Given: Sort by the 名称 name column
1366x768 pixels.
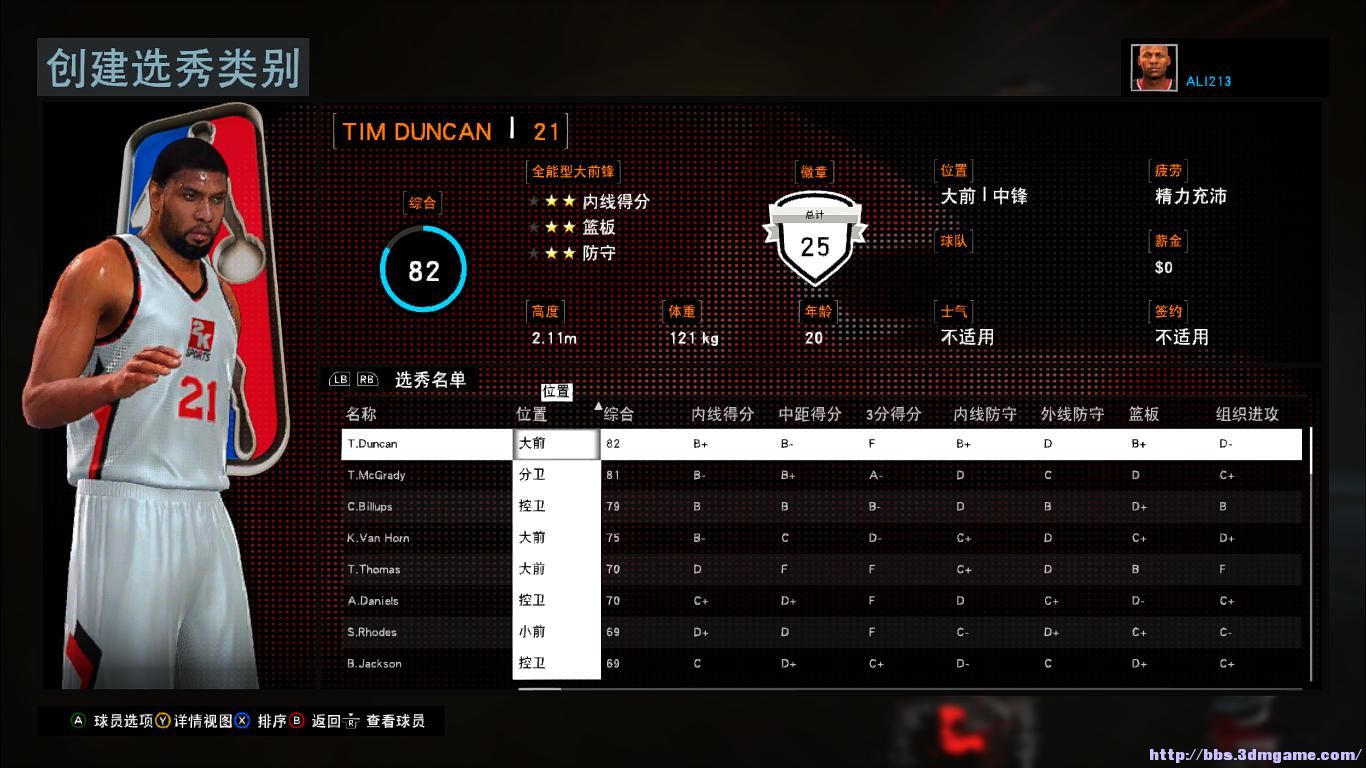Looking at the screenshot, I should [361, 414].
